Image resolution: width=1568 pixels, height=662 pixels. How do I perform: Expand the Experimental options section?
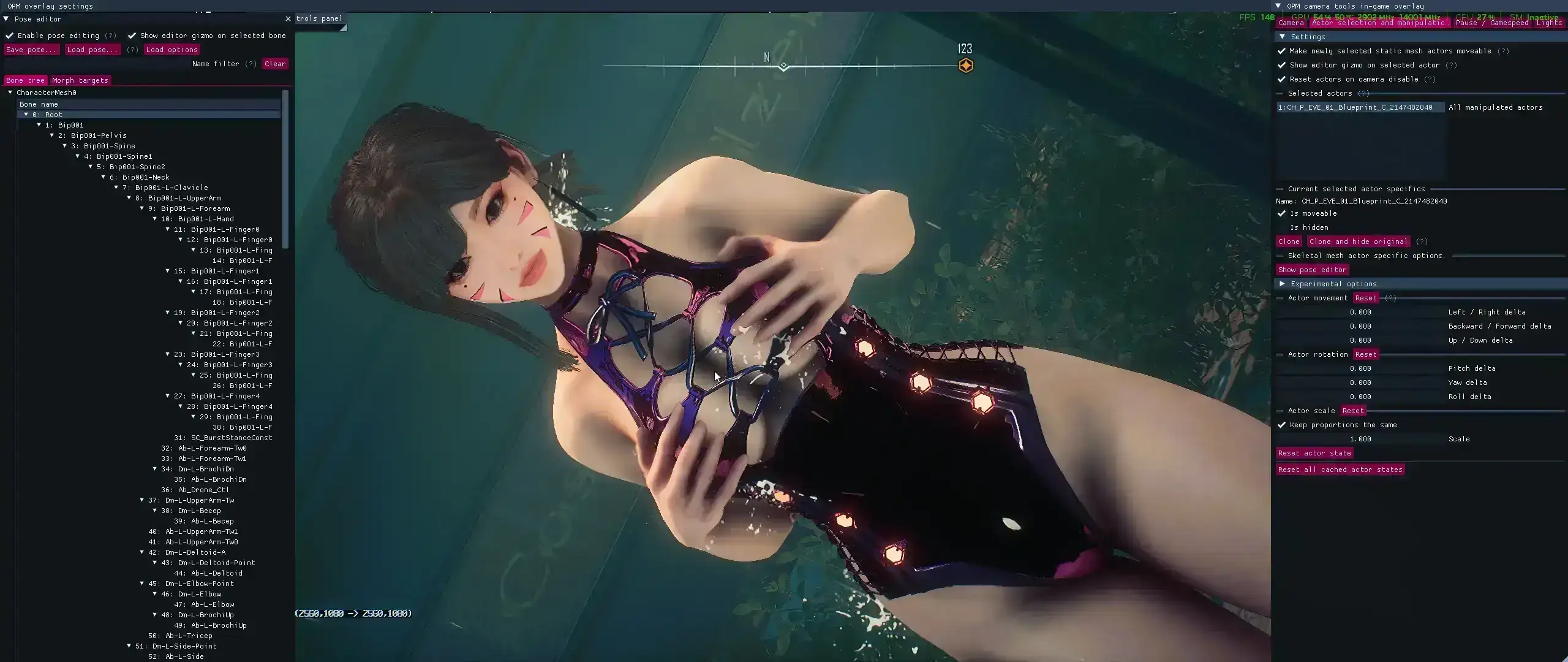[1284, 283]
